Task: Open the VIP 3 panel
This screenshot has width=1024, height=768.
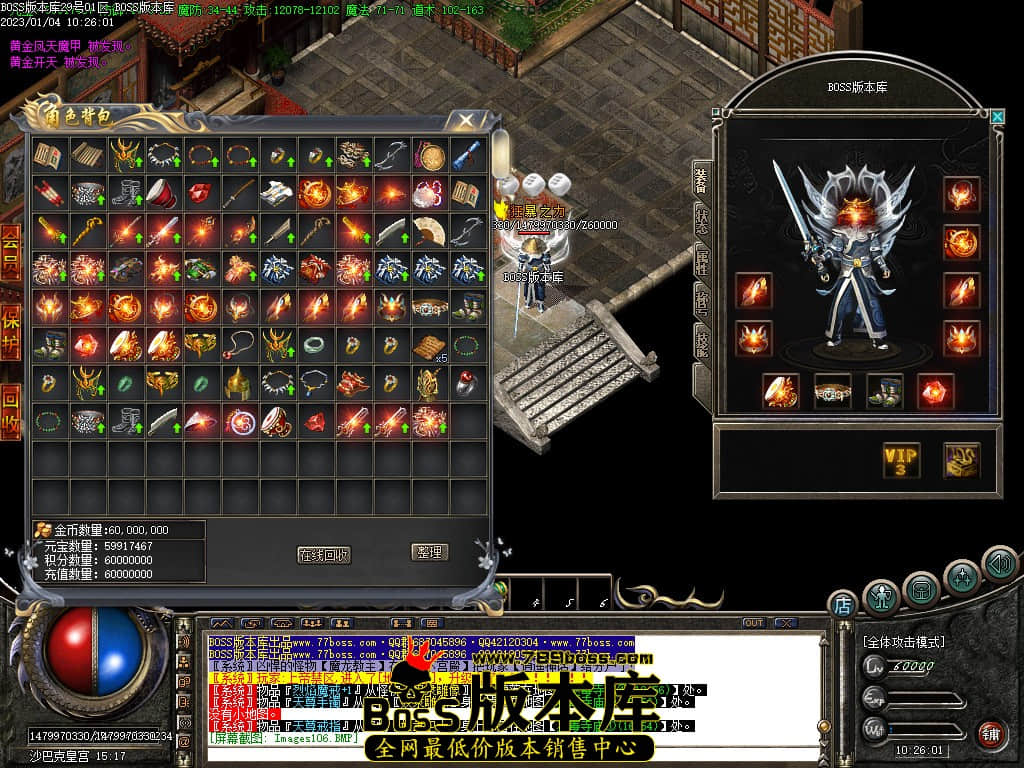Action: [901, 460]
